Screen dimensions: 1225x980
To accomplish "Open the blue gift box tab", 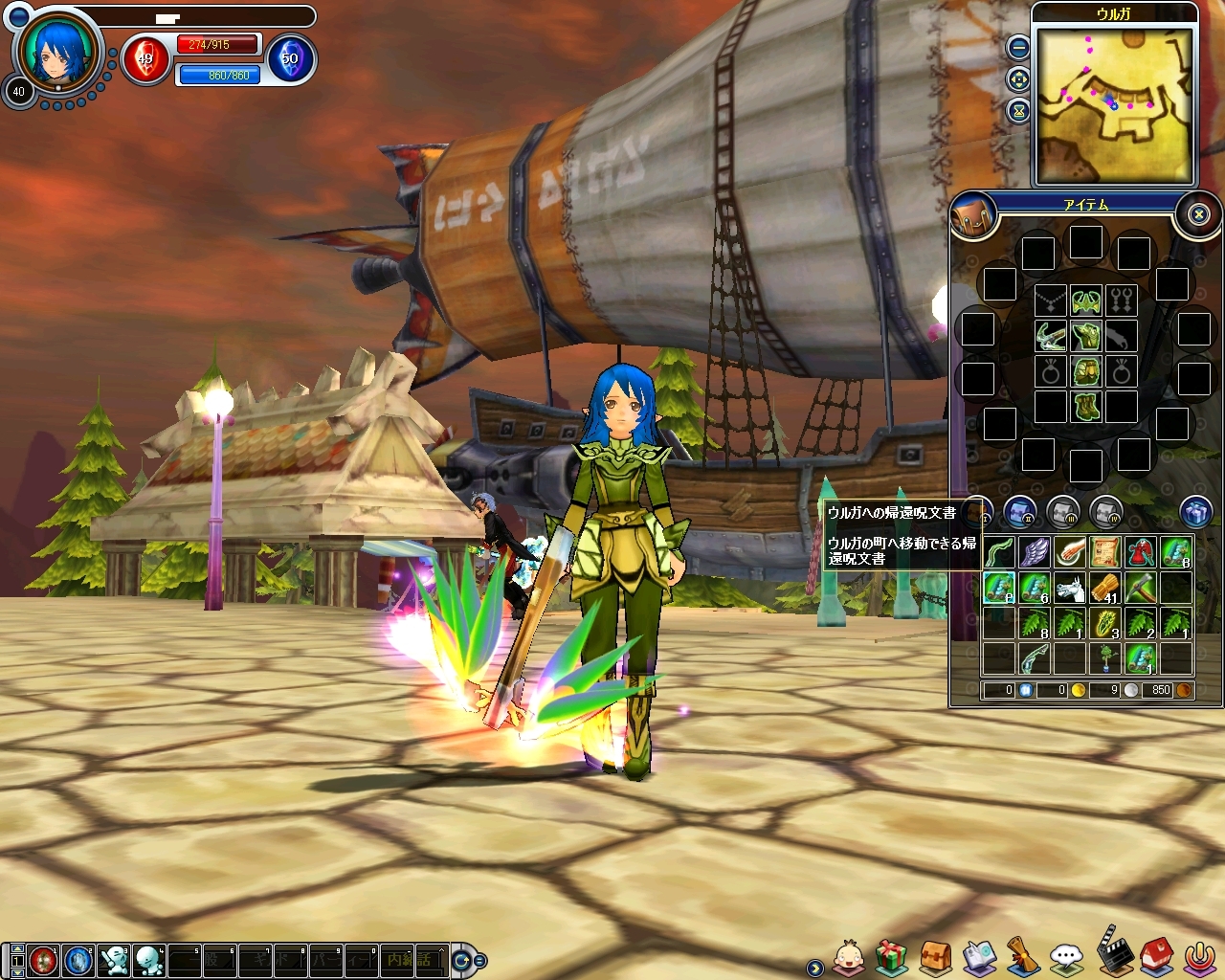I will tap(1195, 513).
